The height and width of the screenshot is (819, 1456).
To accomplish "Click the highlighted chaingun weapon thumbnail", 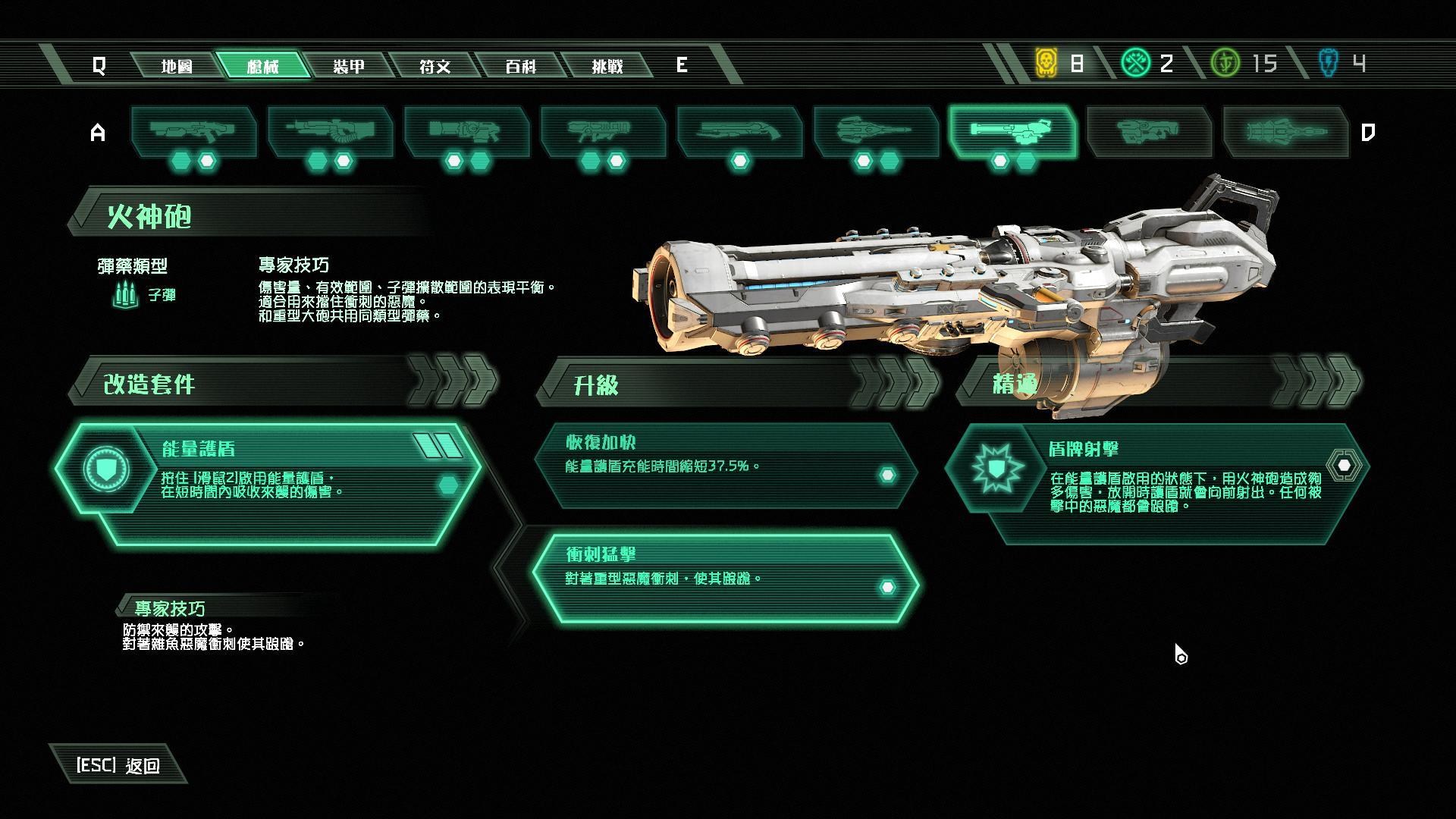I will 1012,132.
